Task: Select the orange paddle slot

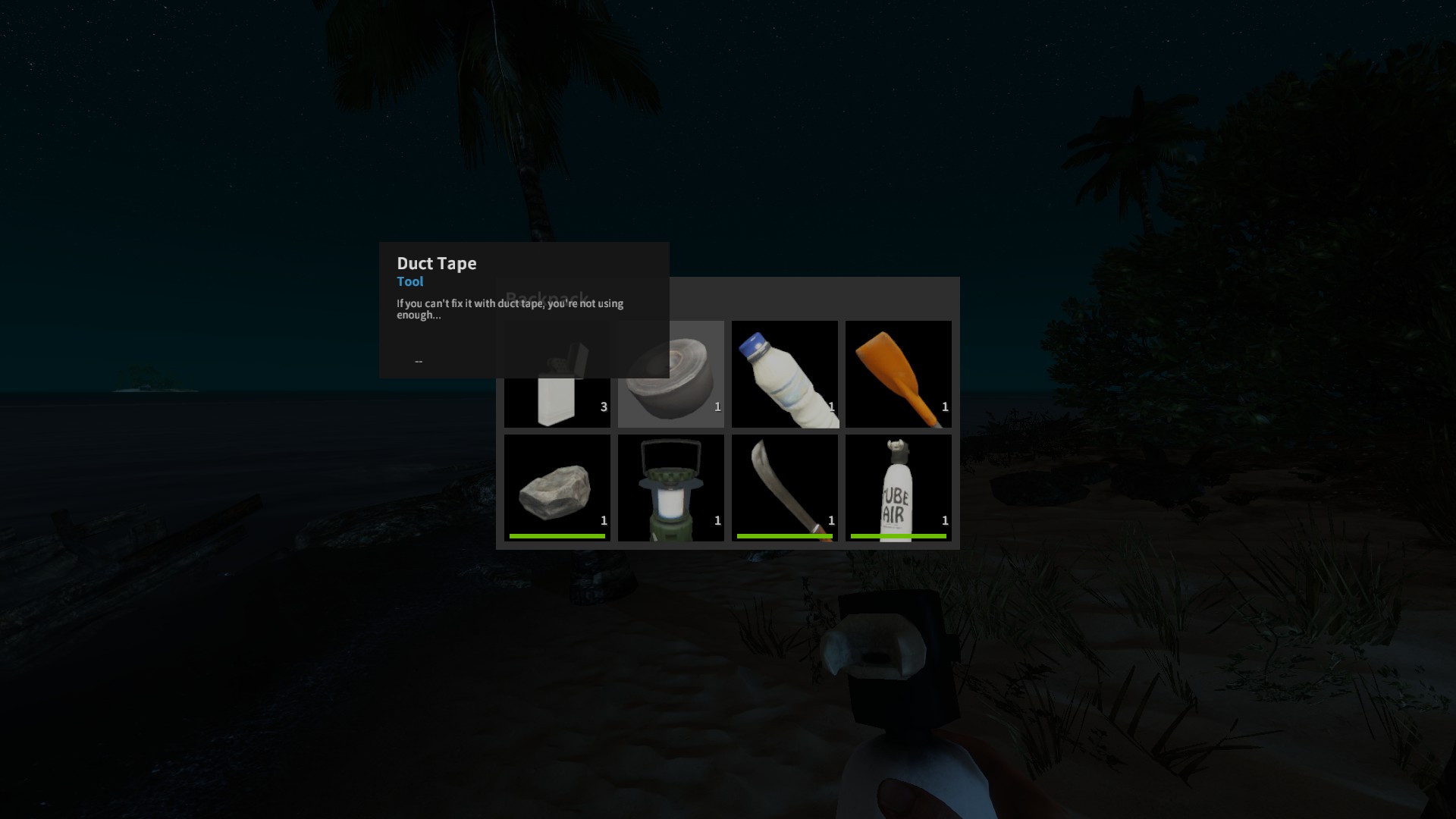Action: click(x=899, y=375)
